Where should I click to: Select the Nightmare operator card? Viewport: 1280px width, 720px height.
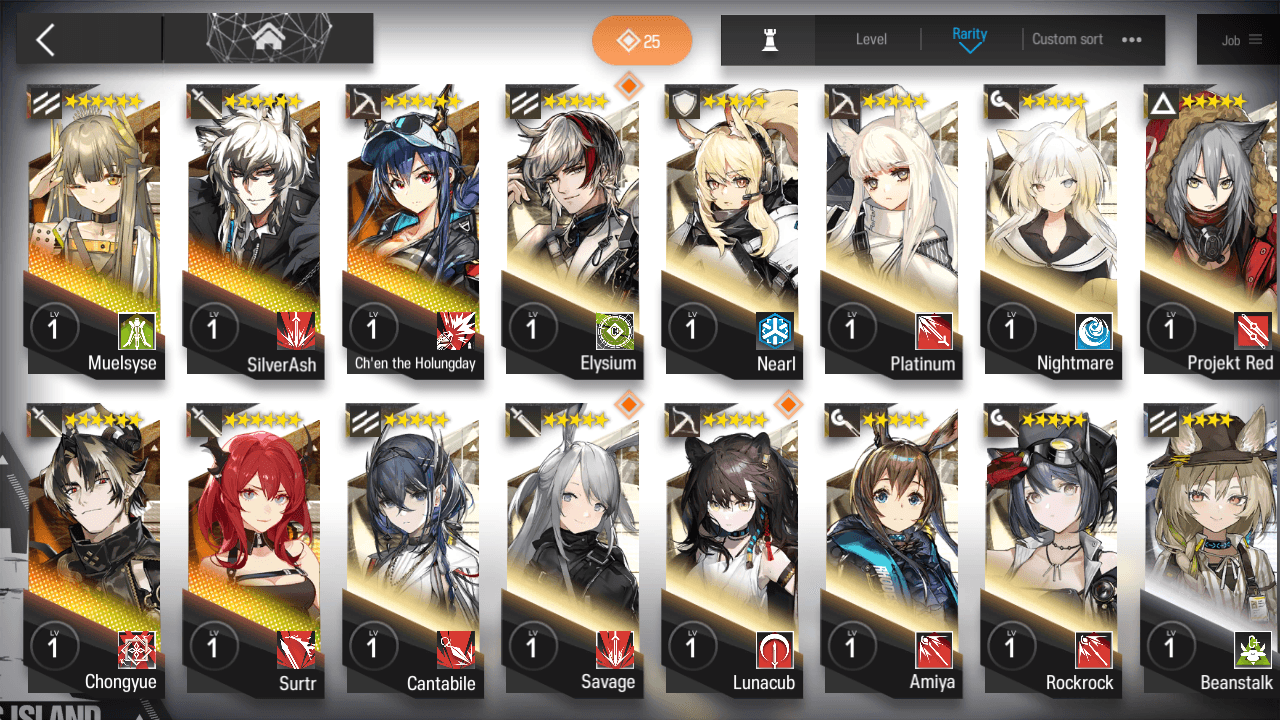tap(1051, 230)
